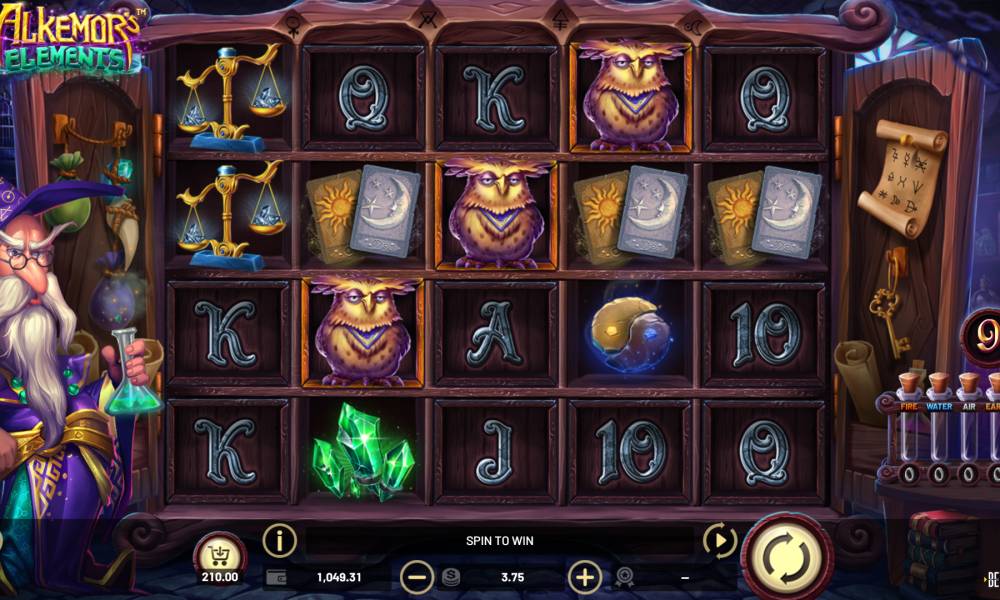Open the autoplay options
Image resolution: width=1000 pixels, height=600 pixels.
pyautogui.click(x=719, y=541)
